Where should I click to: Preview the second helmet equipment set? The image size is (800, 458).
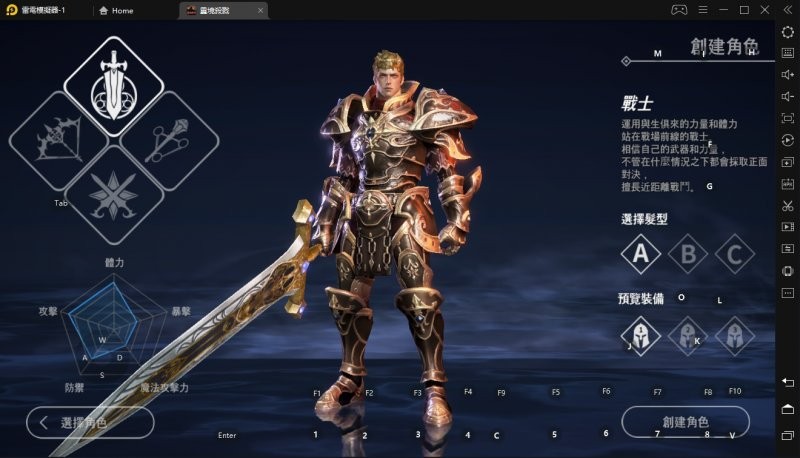pyautogui.click(x=688, y=335)
